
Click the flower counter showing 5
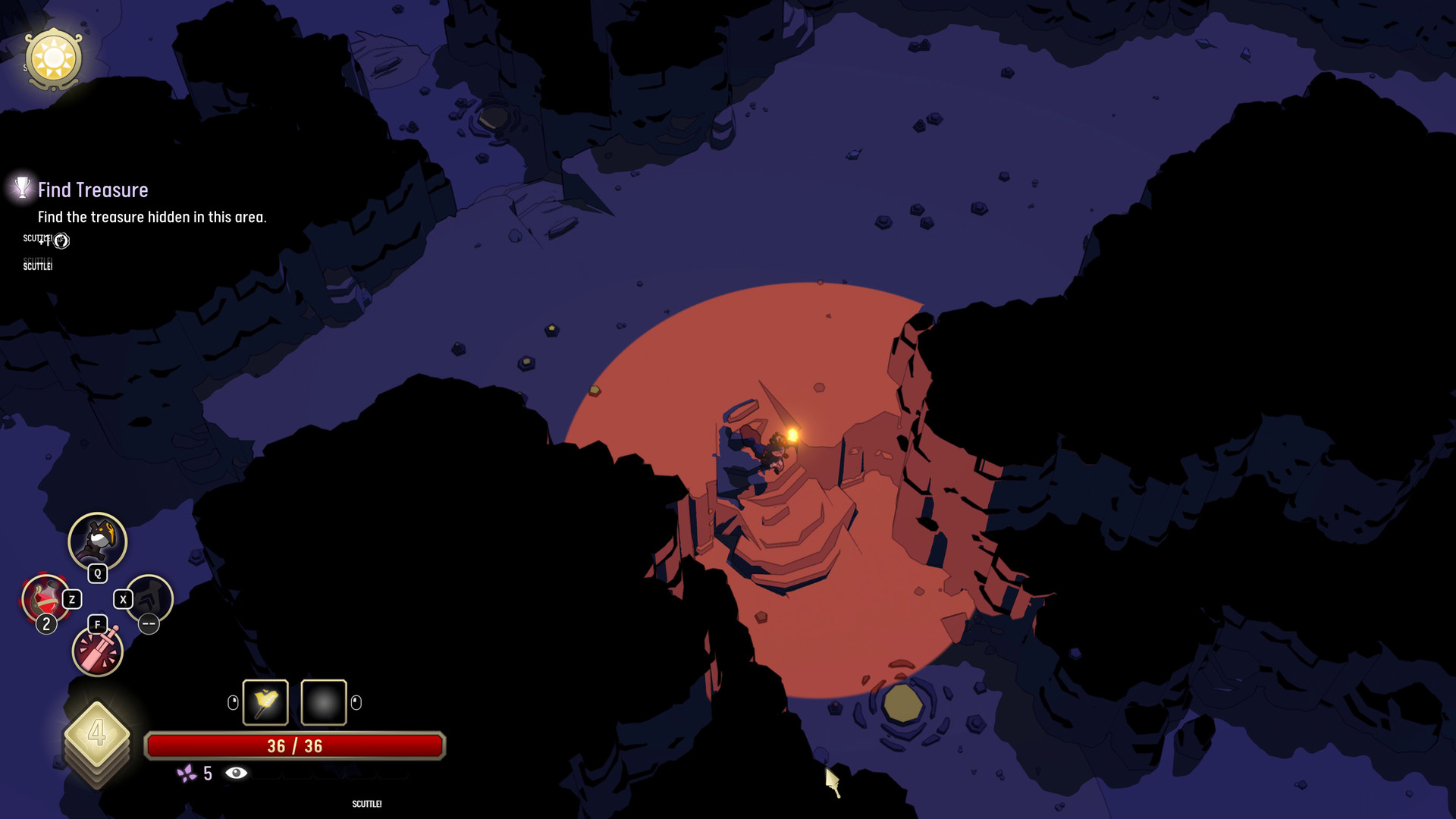coord(208,773)
